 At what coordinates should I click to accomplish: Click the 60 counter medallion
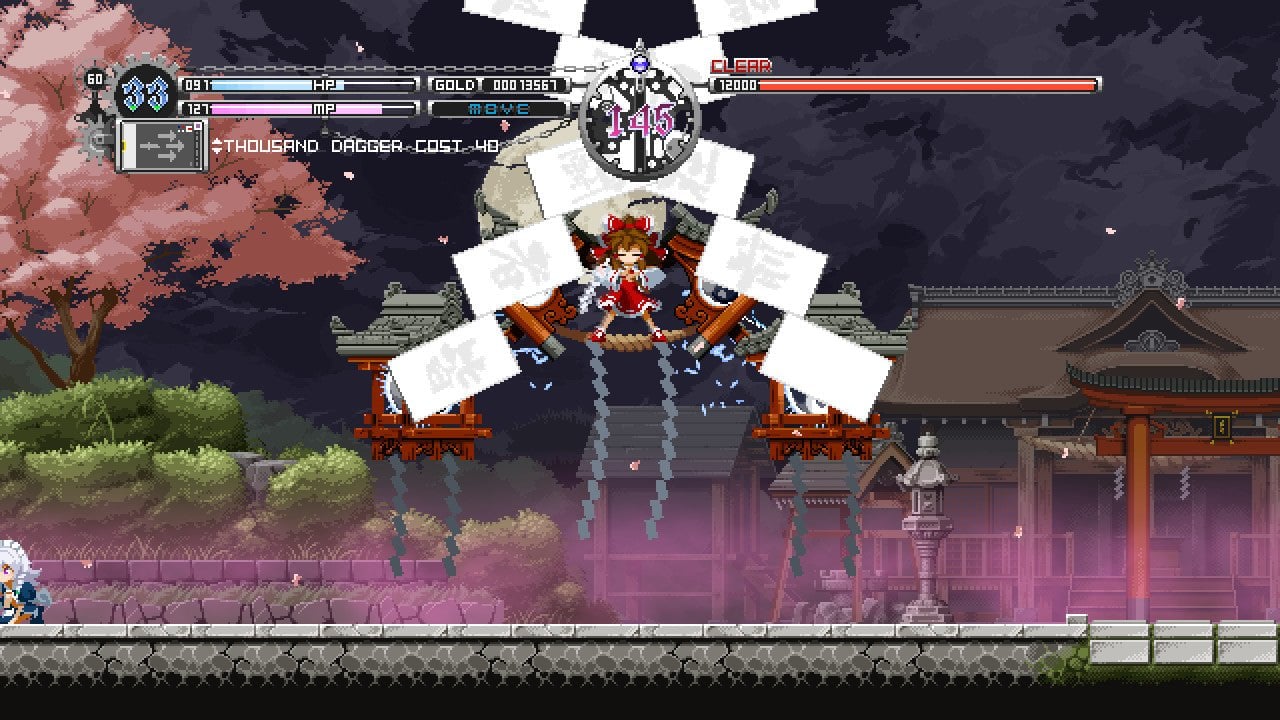(95, 79)
